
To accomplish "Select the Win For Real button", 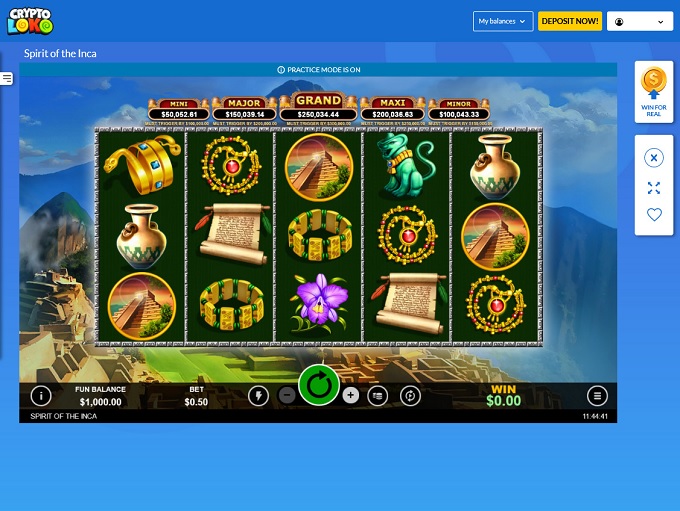I will click(x=654, y=93).
